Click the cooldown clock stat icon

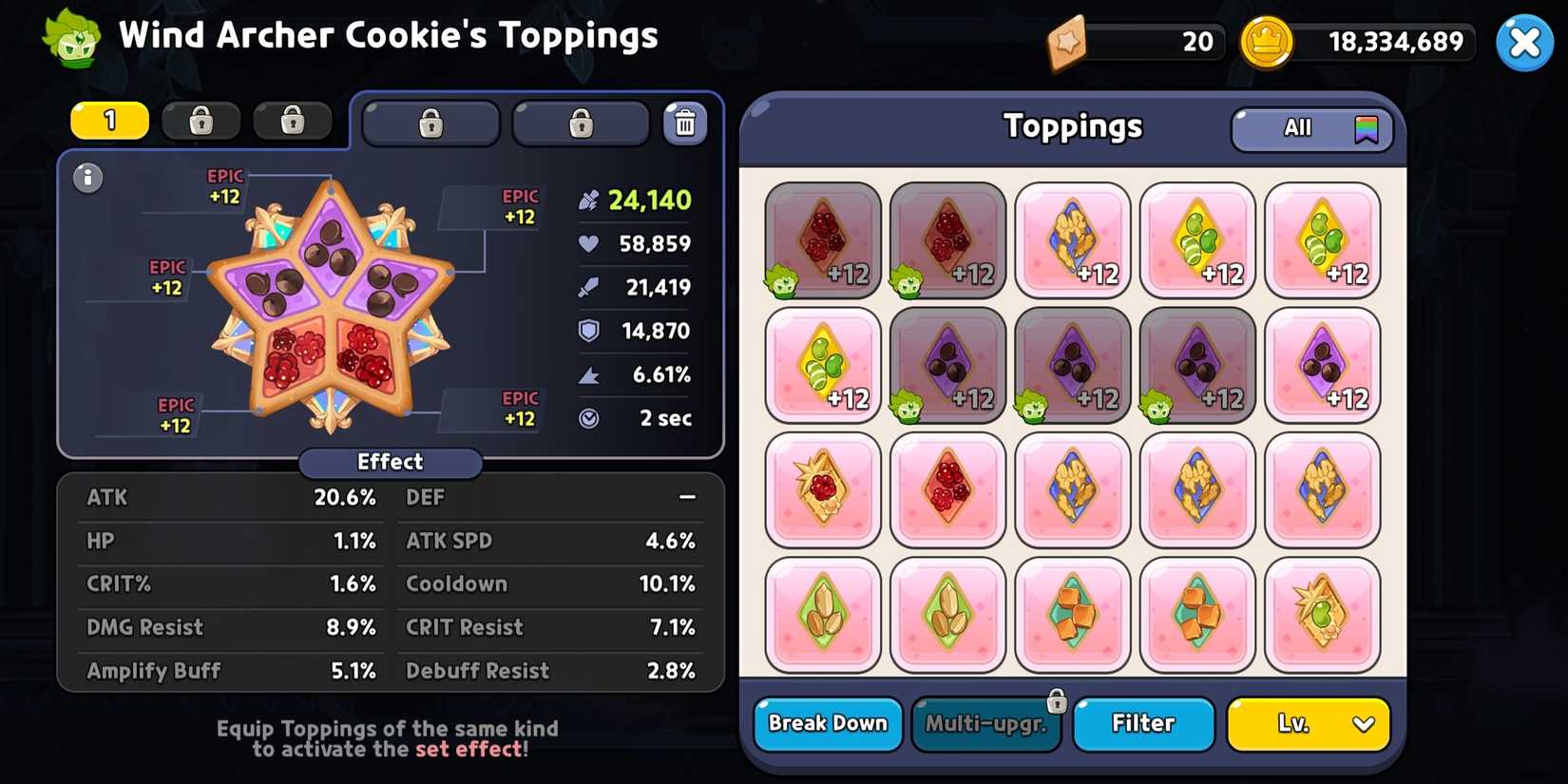coord(589,418)
